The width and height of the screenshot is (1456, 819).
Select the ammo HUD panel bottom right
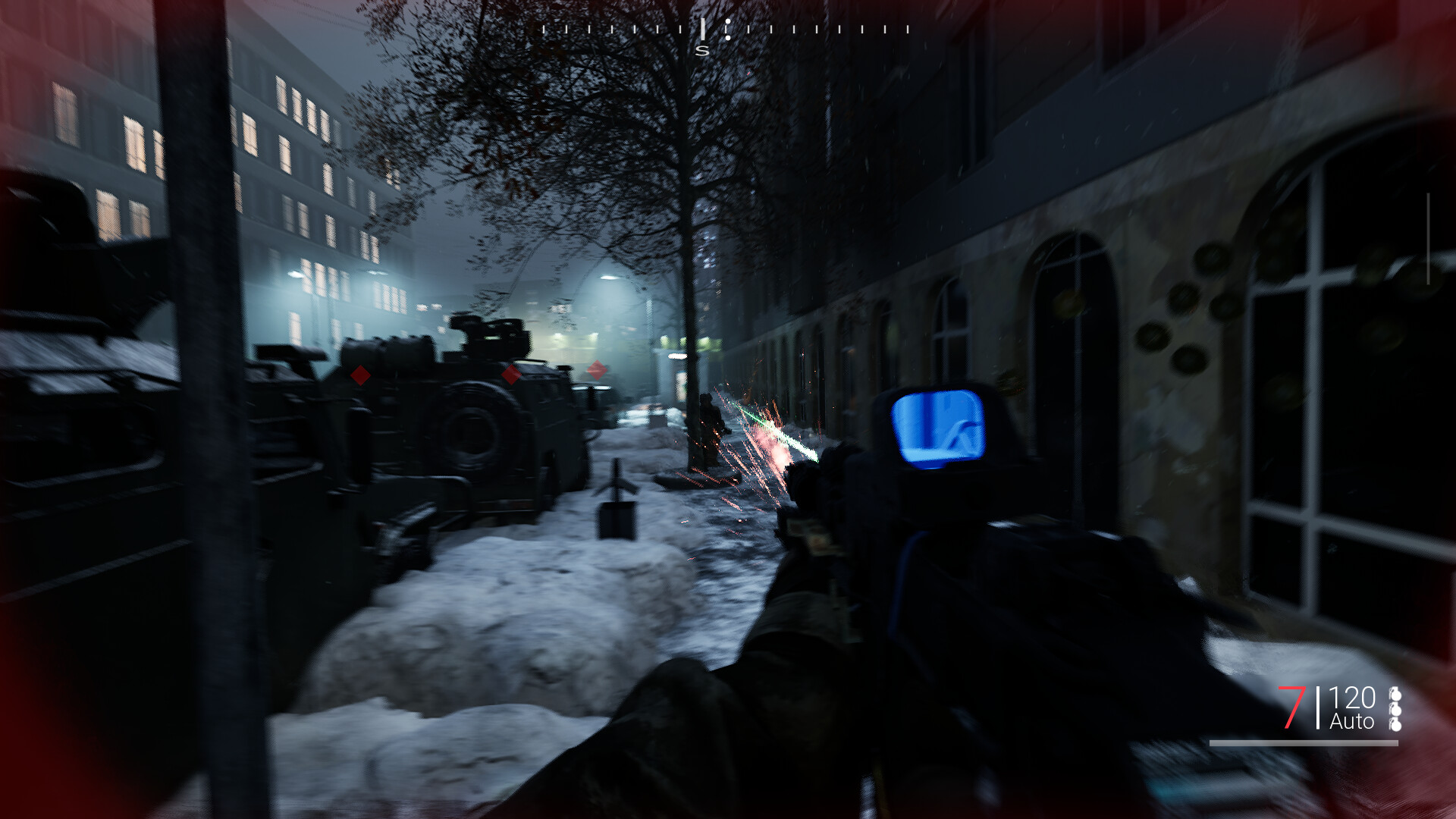(1346, 709)
